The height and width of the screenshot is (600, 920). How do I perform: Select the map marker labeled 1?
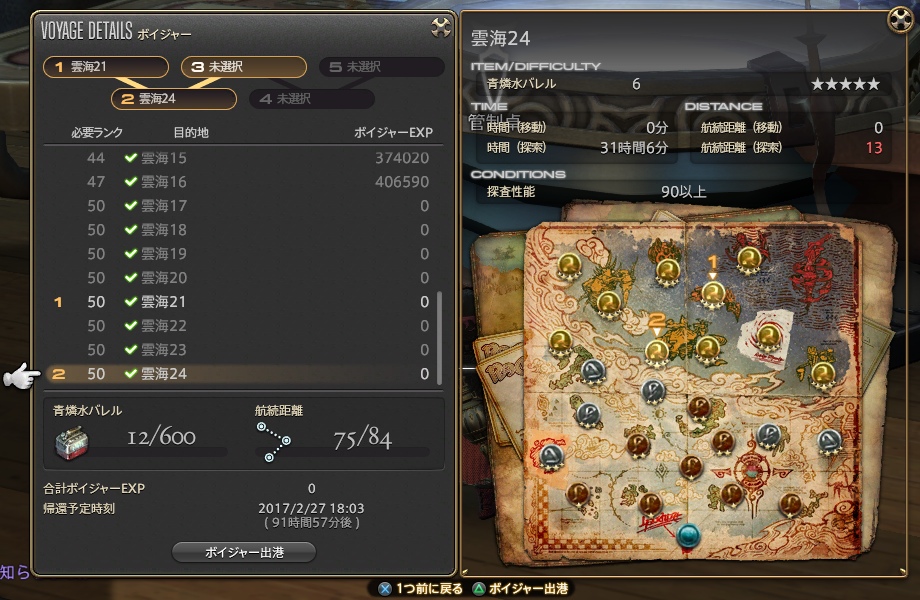point(712,293)
